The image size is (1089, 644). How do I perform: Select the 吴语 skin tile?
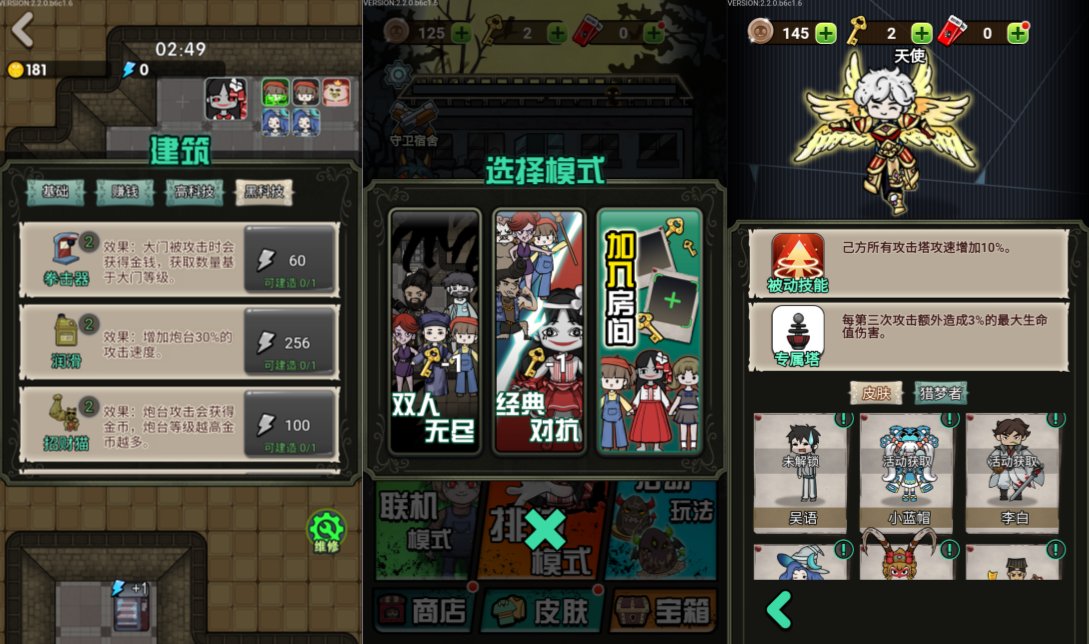click(800, 474)
